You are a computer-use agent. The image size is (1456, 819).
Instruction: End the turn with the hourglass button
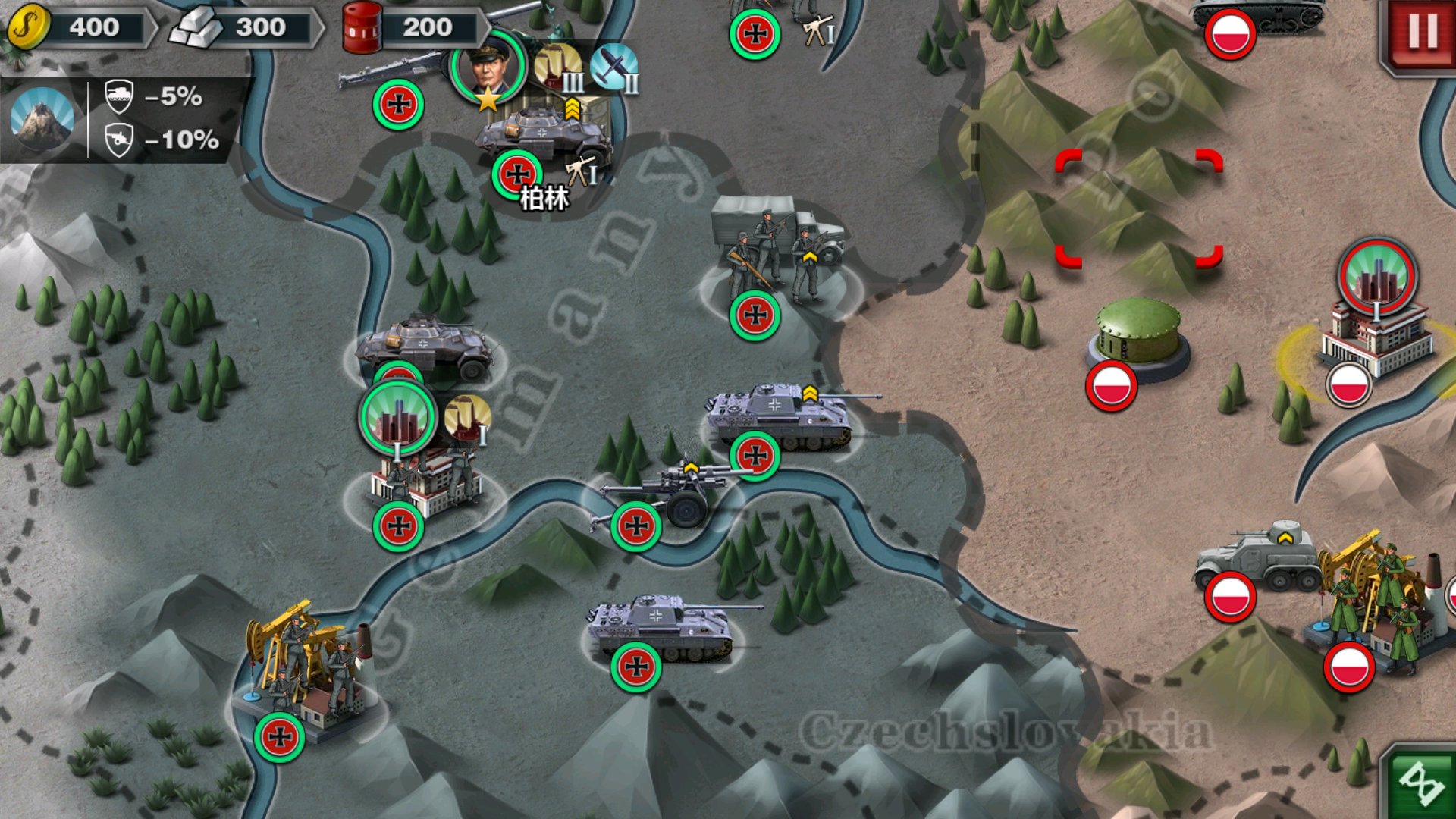pos(1420,783)
